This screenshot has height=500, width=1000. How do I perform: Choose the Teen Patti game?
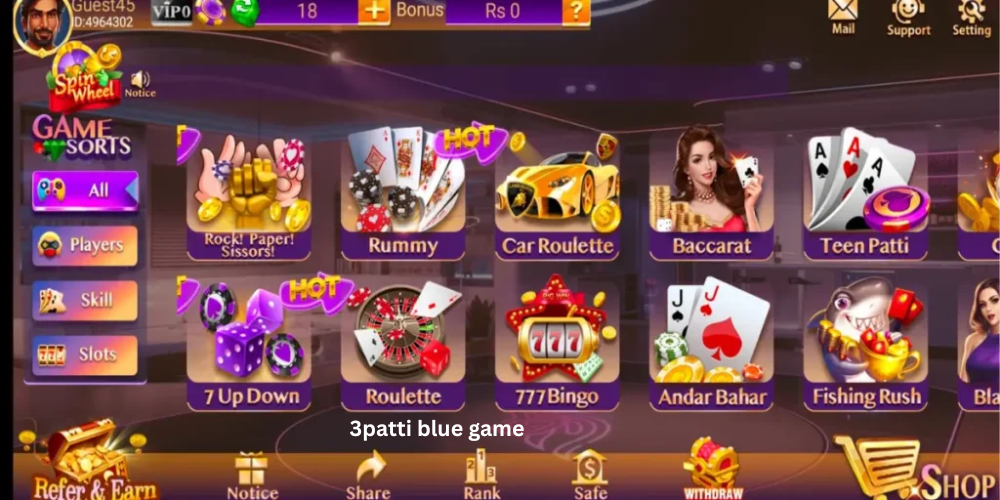pos(865,194)
